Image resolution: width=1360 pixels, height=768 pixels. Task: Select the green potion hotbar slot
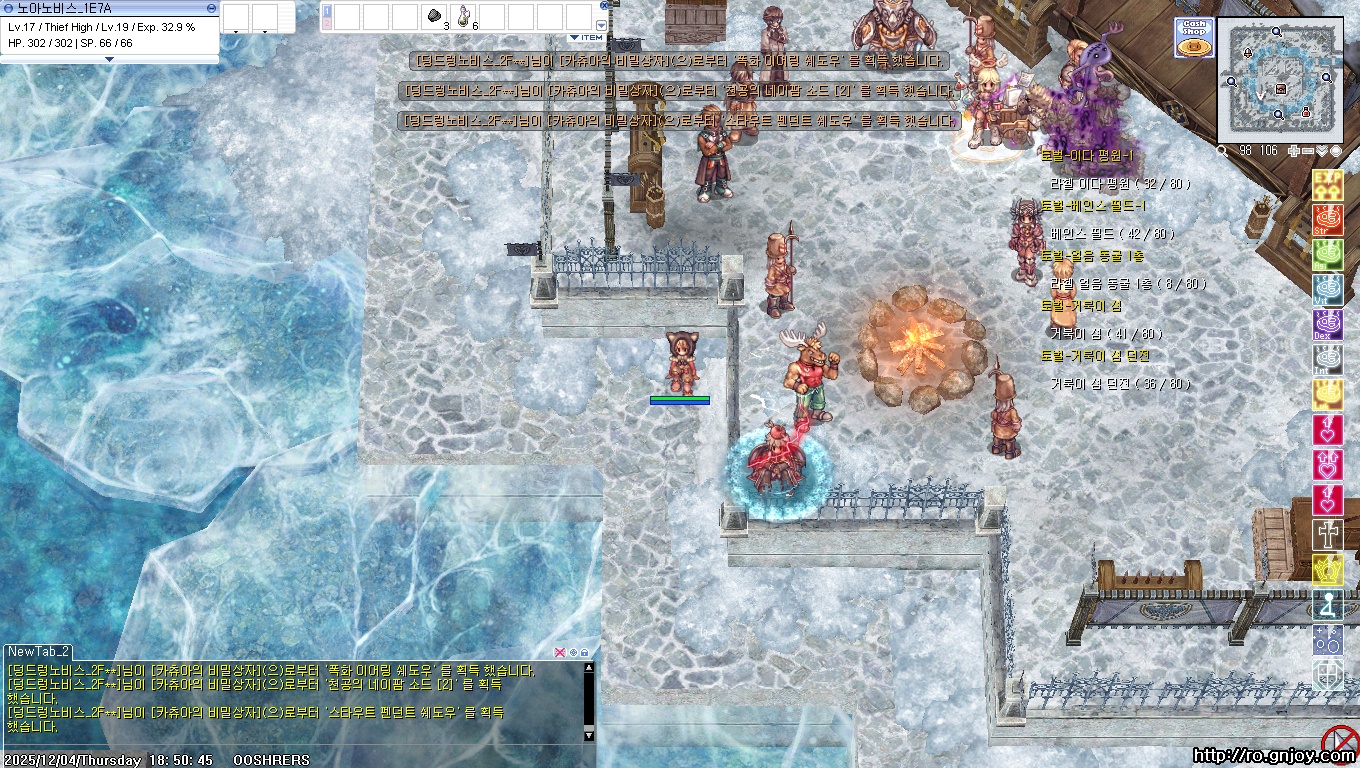[464, 16]
